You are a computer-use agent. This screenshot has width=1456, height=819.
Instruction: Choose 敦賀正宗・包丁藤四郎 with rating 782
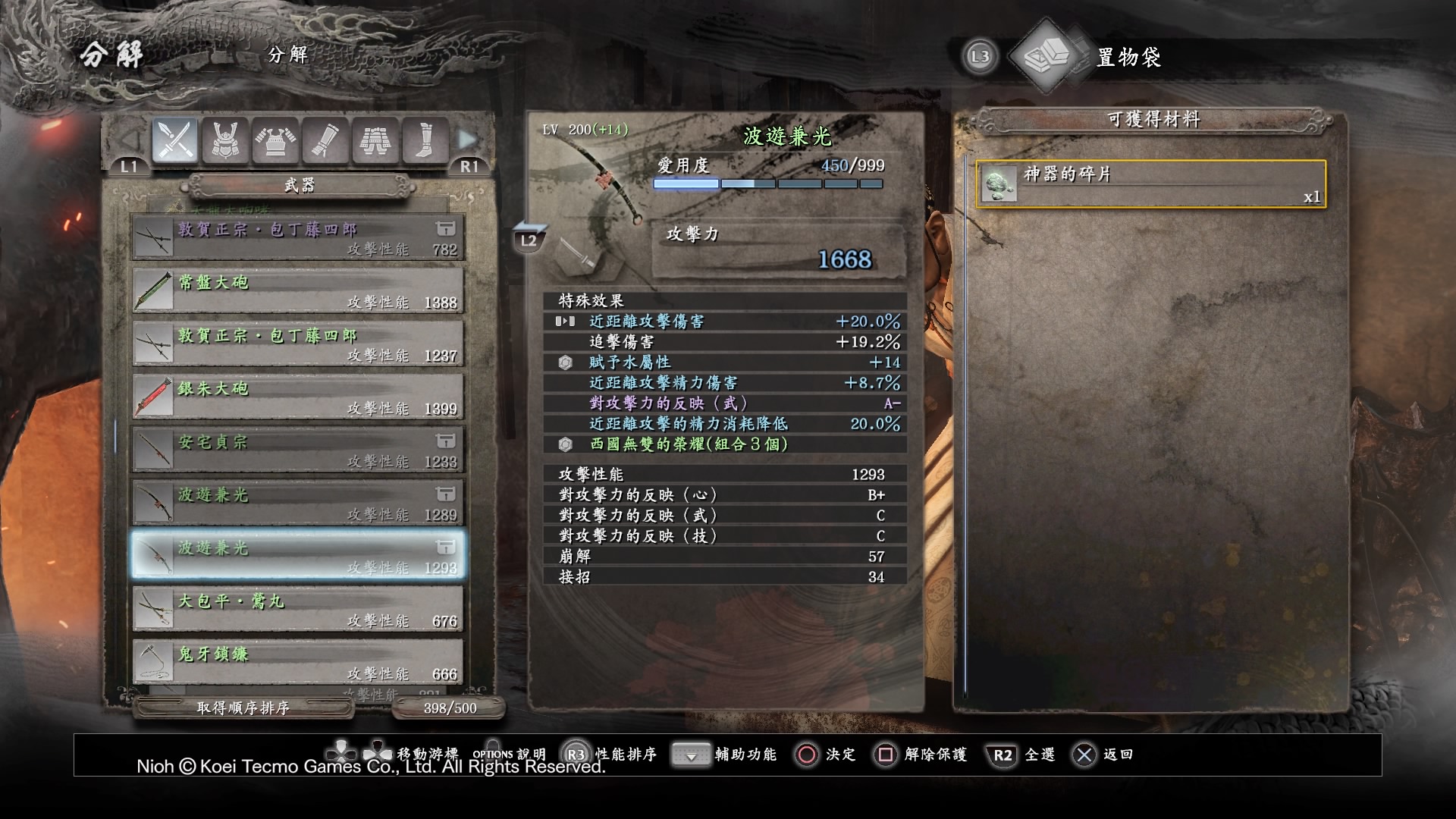click(x=298, y=237)
